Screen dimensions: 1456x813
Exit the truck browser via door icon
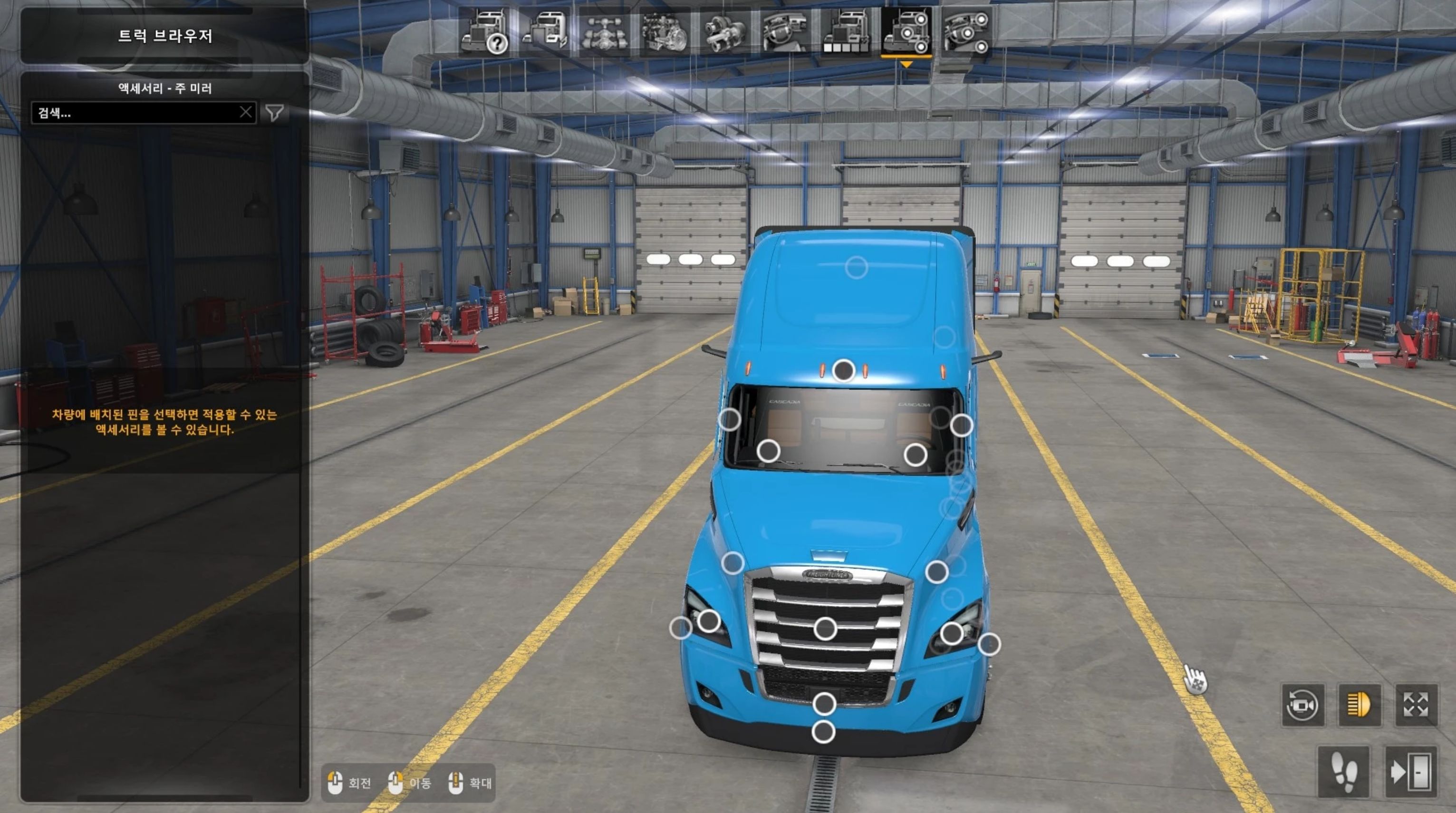point(1411,771)
